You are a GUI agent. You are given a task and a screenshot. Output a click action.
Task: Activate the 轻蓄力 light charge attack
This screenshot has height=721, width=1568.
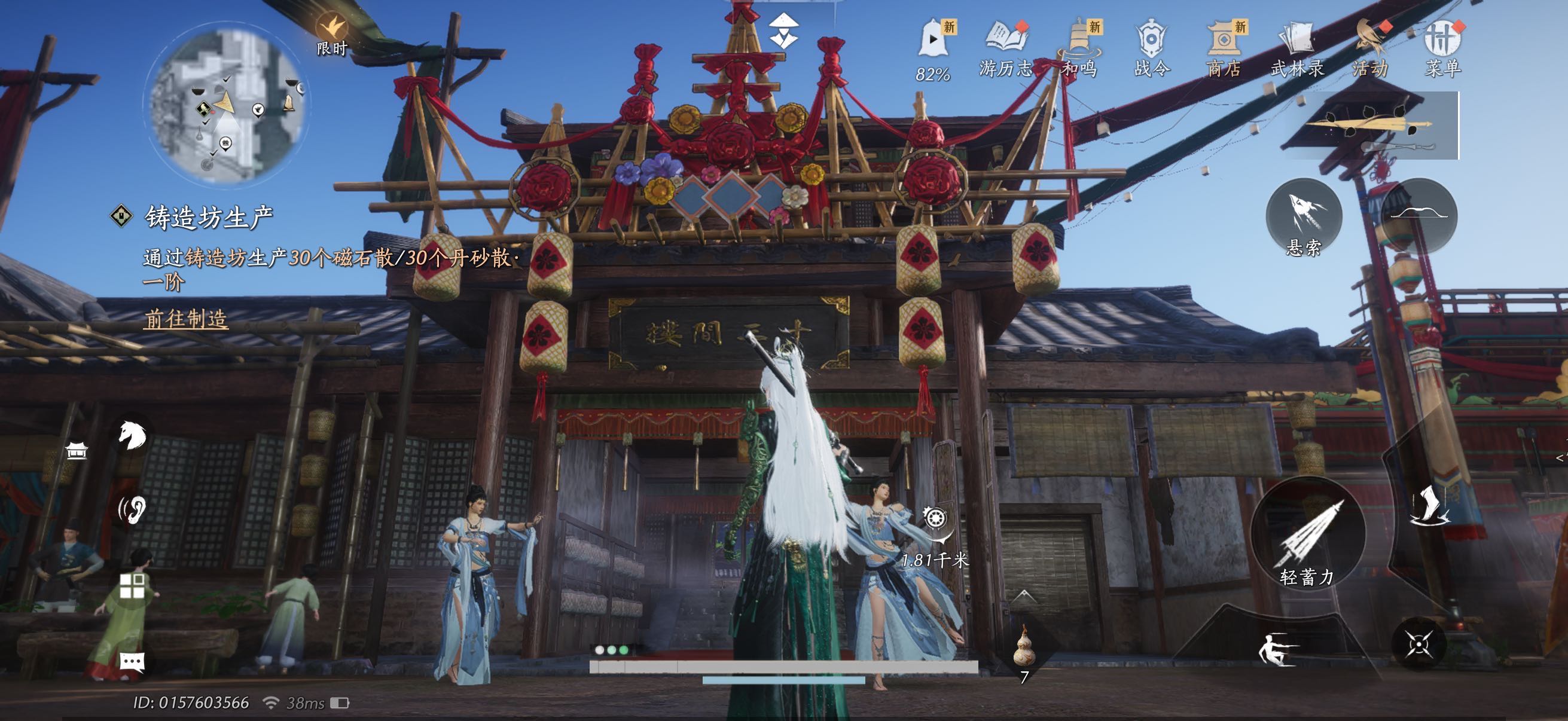pos(1307,536)
